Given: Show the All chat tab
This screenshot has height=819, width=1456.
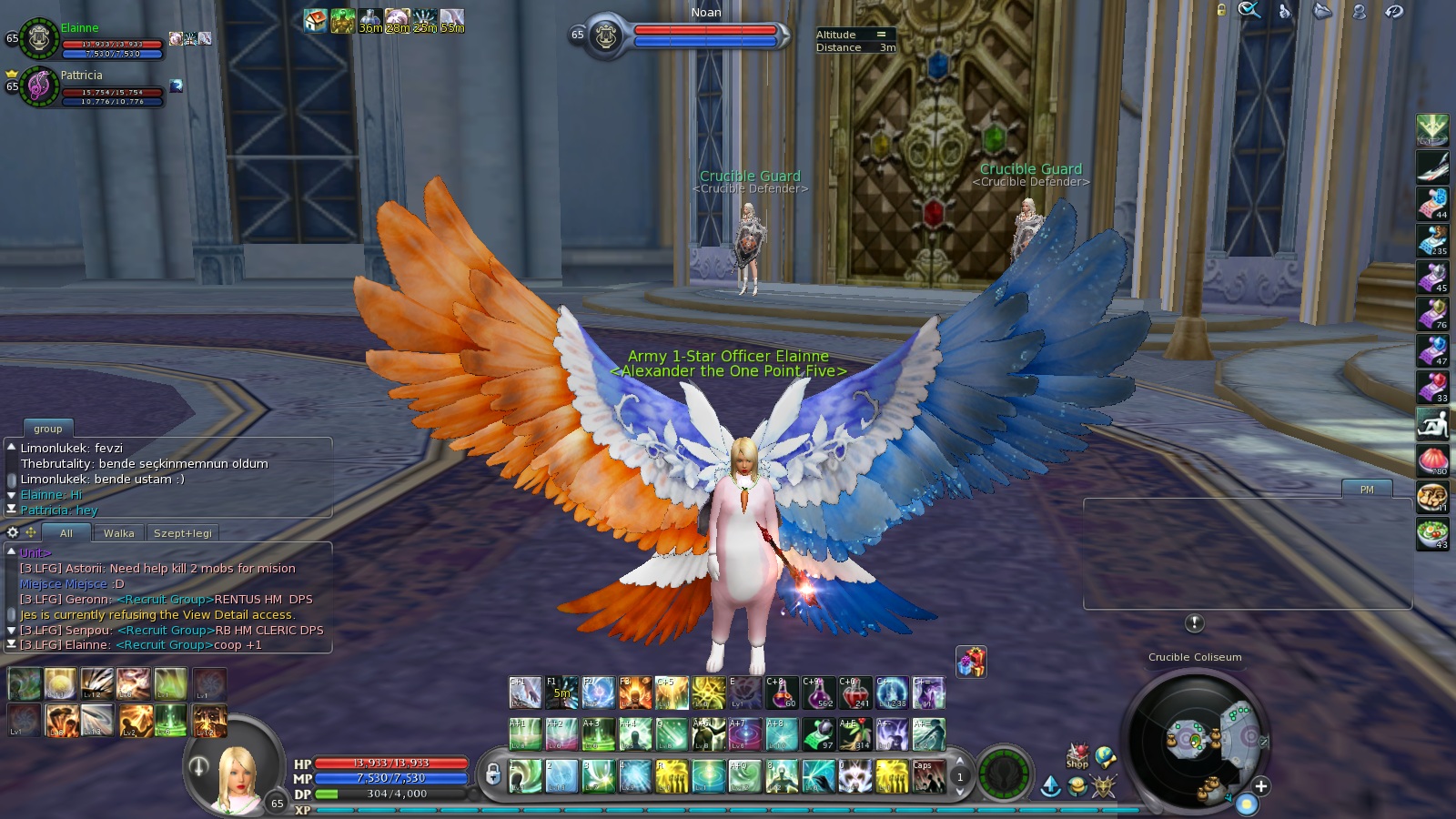Looking at the screenshot, I should coord(66,533).
